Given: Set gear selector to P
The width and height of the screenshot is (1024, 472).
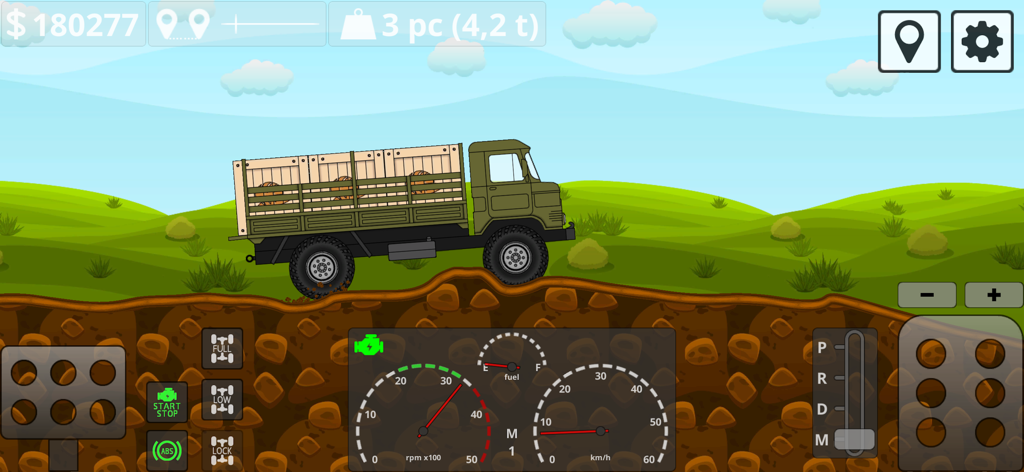Looking at the screenshot, I should [x=823, y=348].
